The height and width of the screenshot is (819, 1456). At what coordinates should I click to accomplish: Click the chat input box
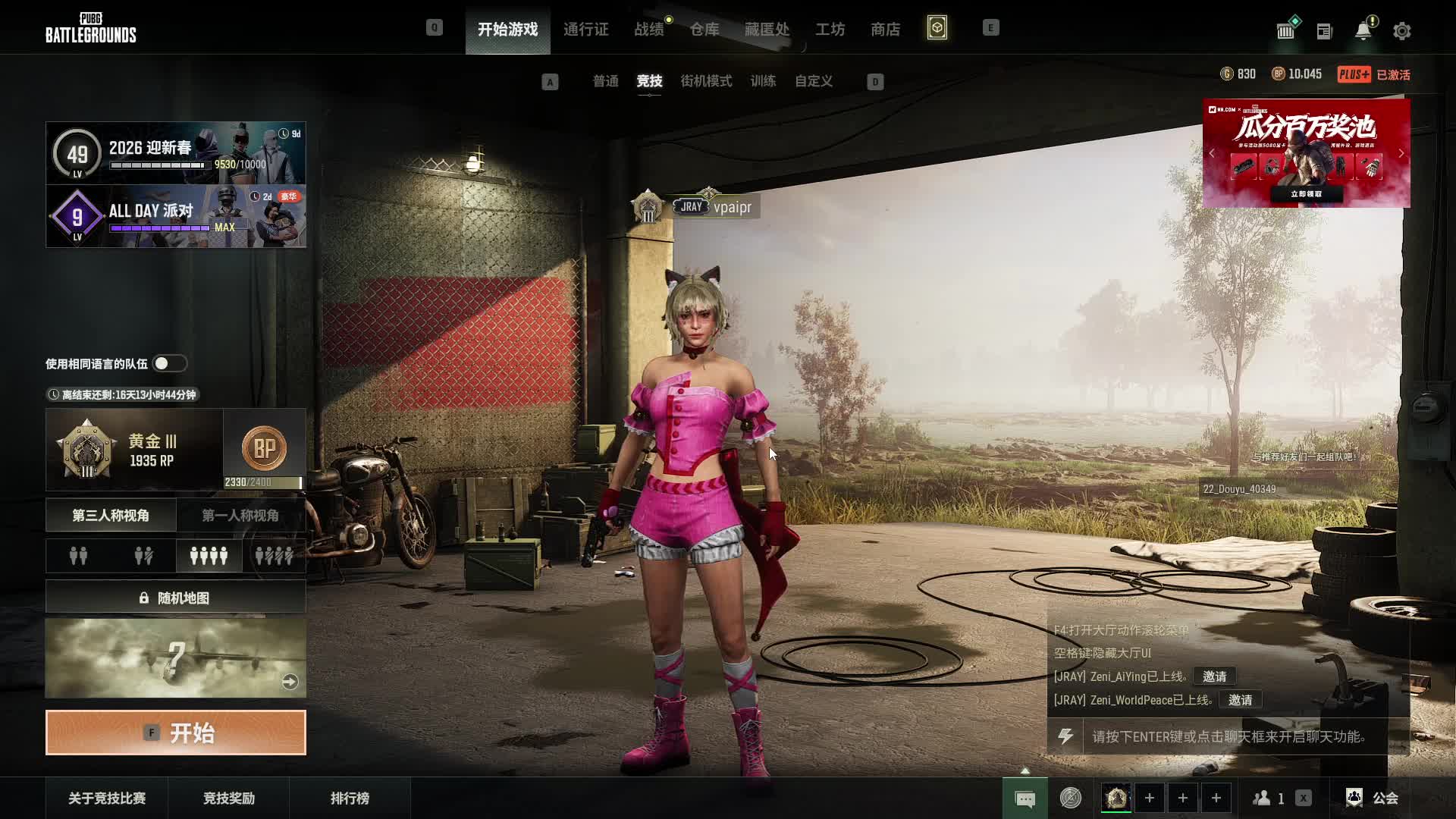tap(1228, 737)
